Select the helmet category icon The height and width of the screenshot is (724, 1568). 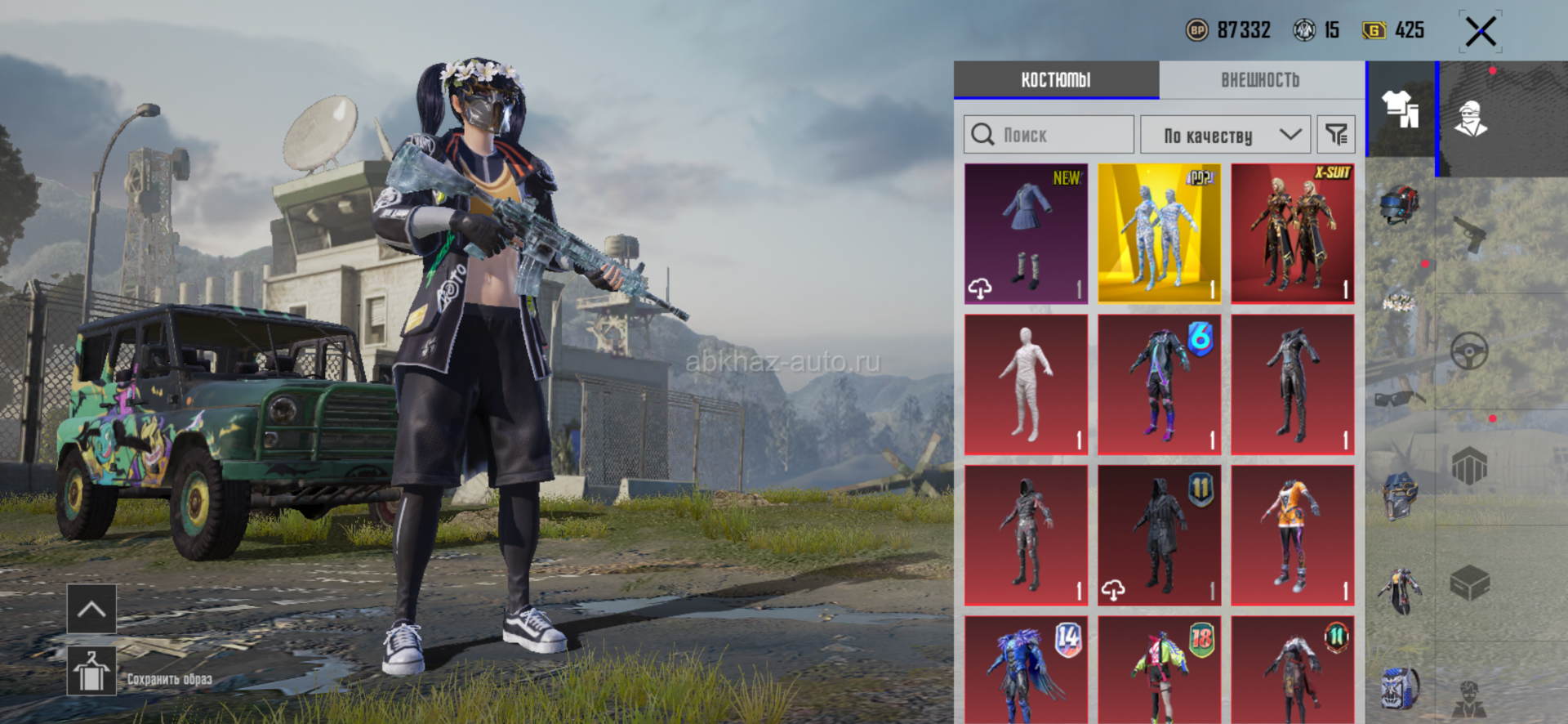pos(1399,204)
